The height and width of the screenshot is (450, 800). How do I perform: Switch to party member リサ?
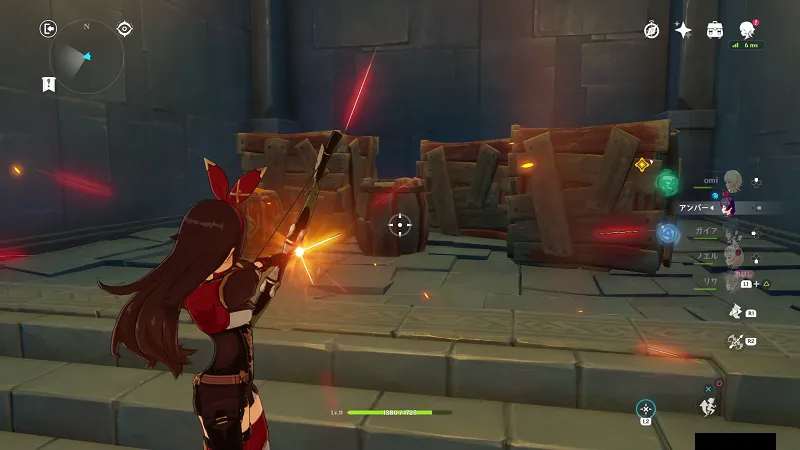coord(733,282)
